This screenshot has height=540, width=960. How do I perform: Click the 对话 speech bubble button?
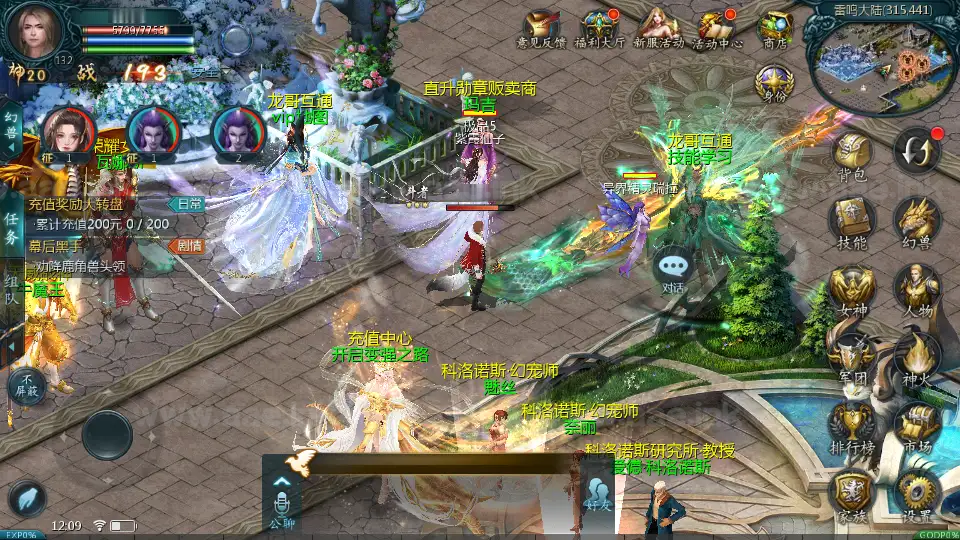(x=674, y=268)
